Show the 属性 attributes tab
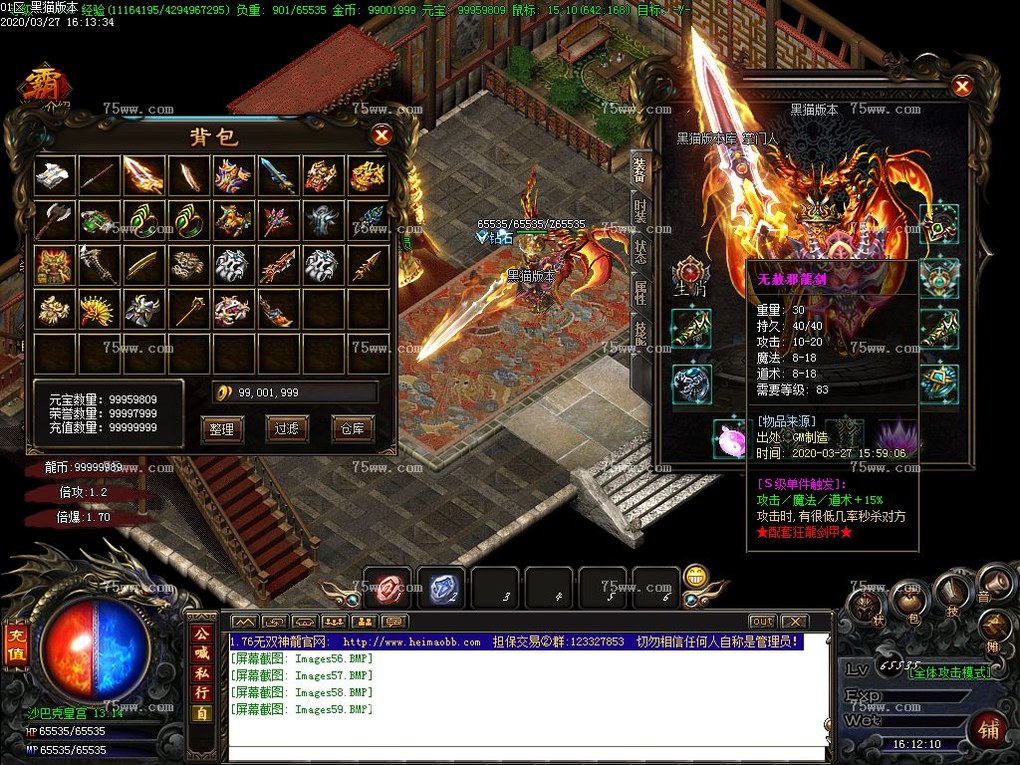The height and width of the screenshot is (765, 1020). (x=640, y=291)
